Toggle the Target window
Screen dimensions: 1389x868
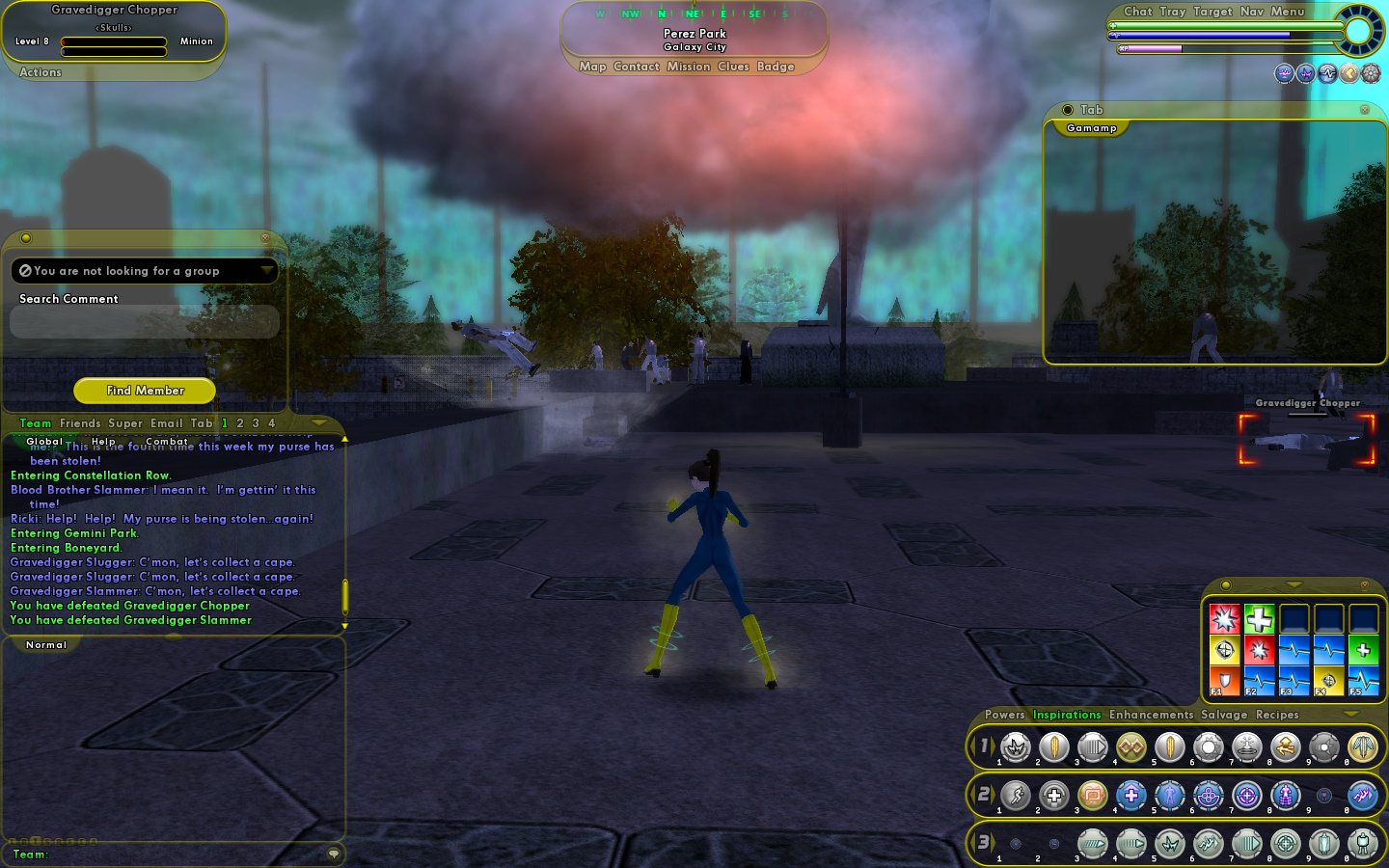click(x=1212, y=12)
